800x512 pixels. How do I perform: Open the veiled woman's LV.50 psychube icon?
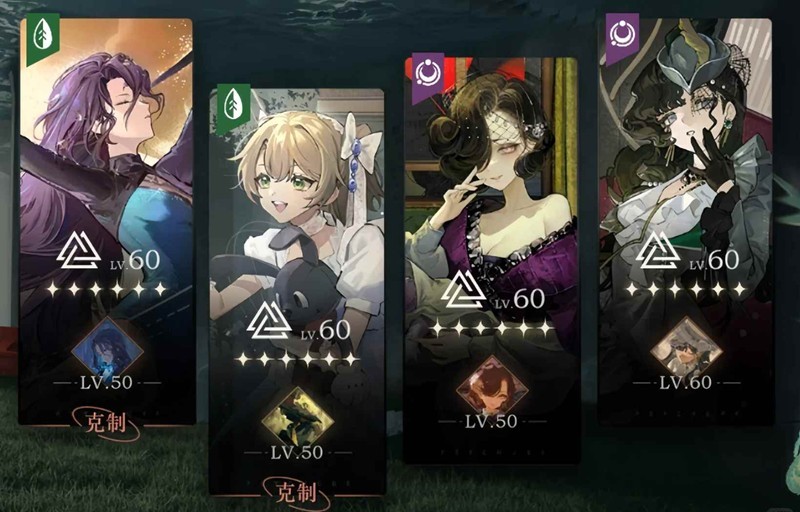(491, 383)
